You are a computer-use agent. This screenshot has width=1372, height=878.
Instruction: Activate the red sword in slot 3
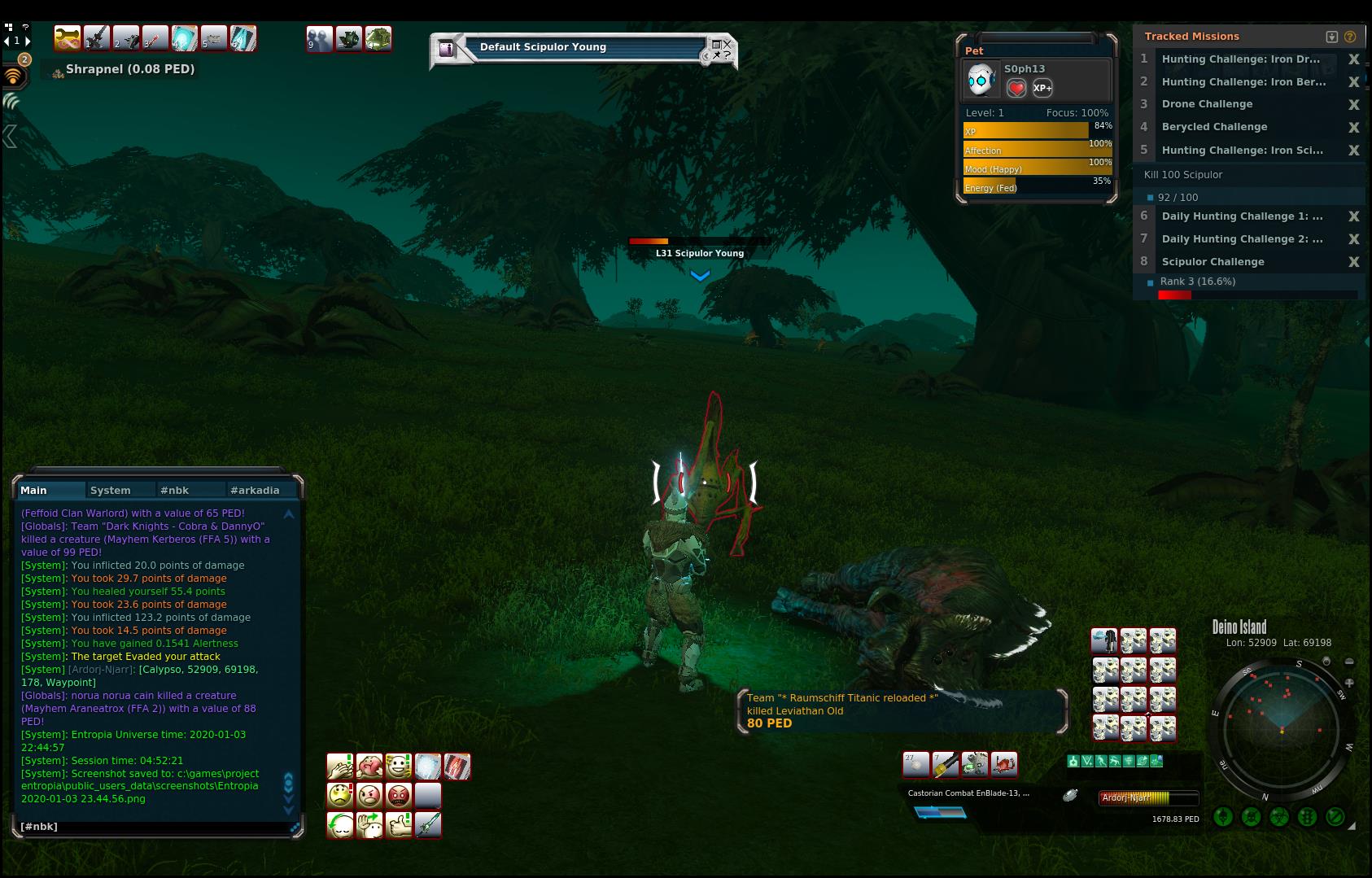pyautogui.click(x=155, y=38)
